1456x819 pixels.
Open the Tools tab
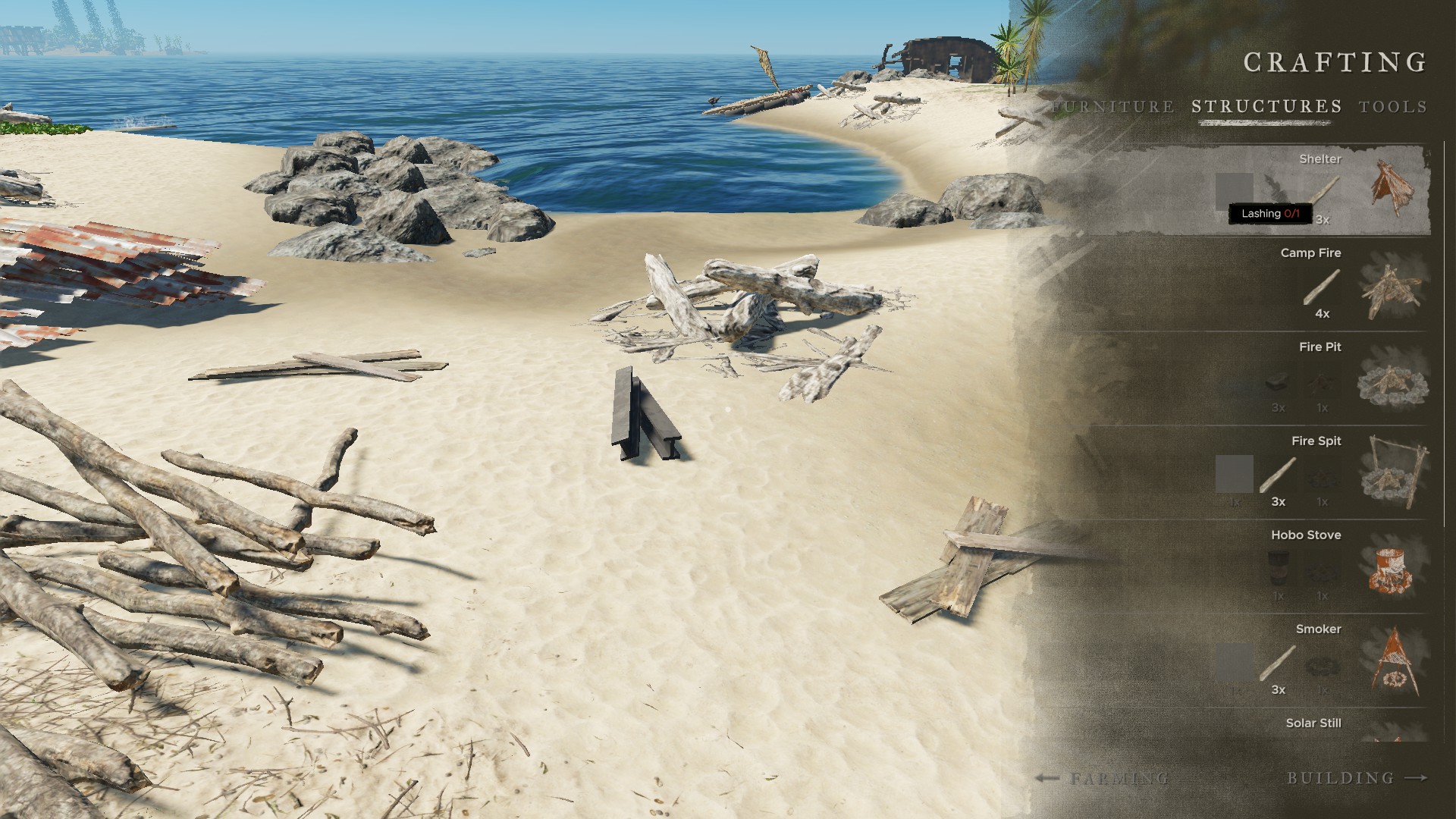[1393, 107]
